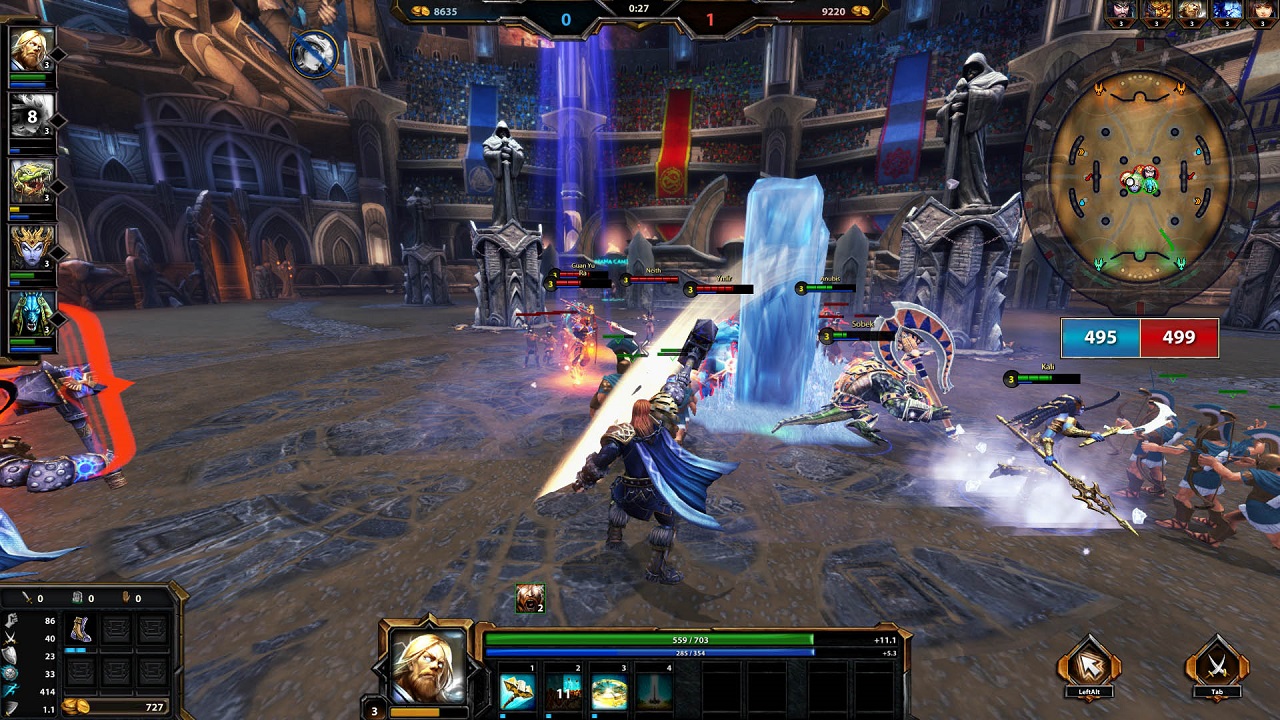
Task: Toggle the mouse cursor mode icon
Action: pos(1089,664)
